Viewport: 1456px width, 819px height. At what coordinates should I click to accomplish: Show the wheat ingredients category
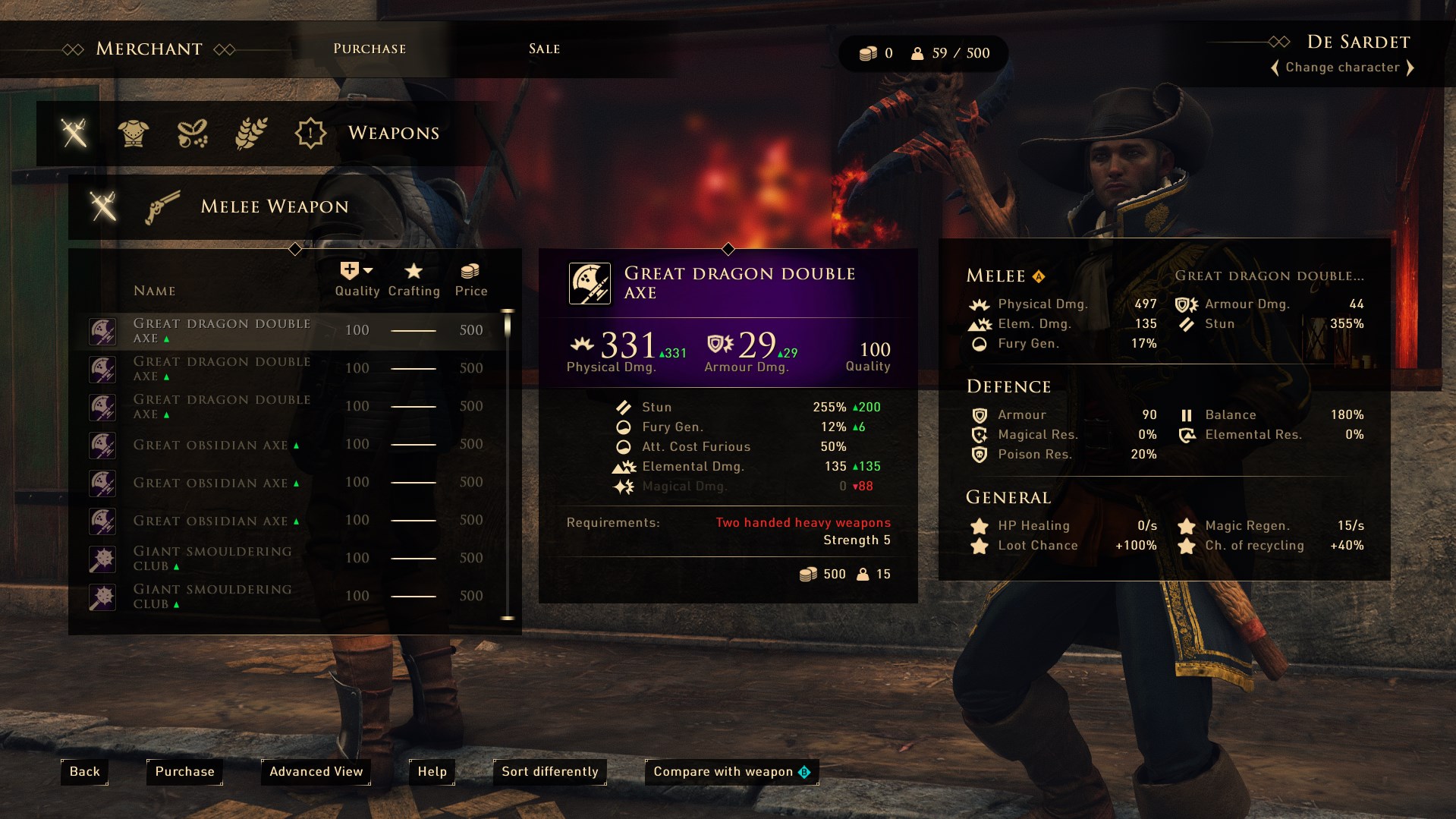point(251,134)
